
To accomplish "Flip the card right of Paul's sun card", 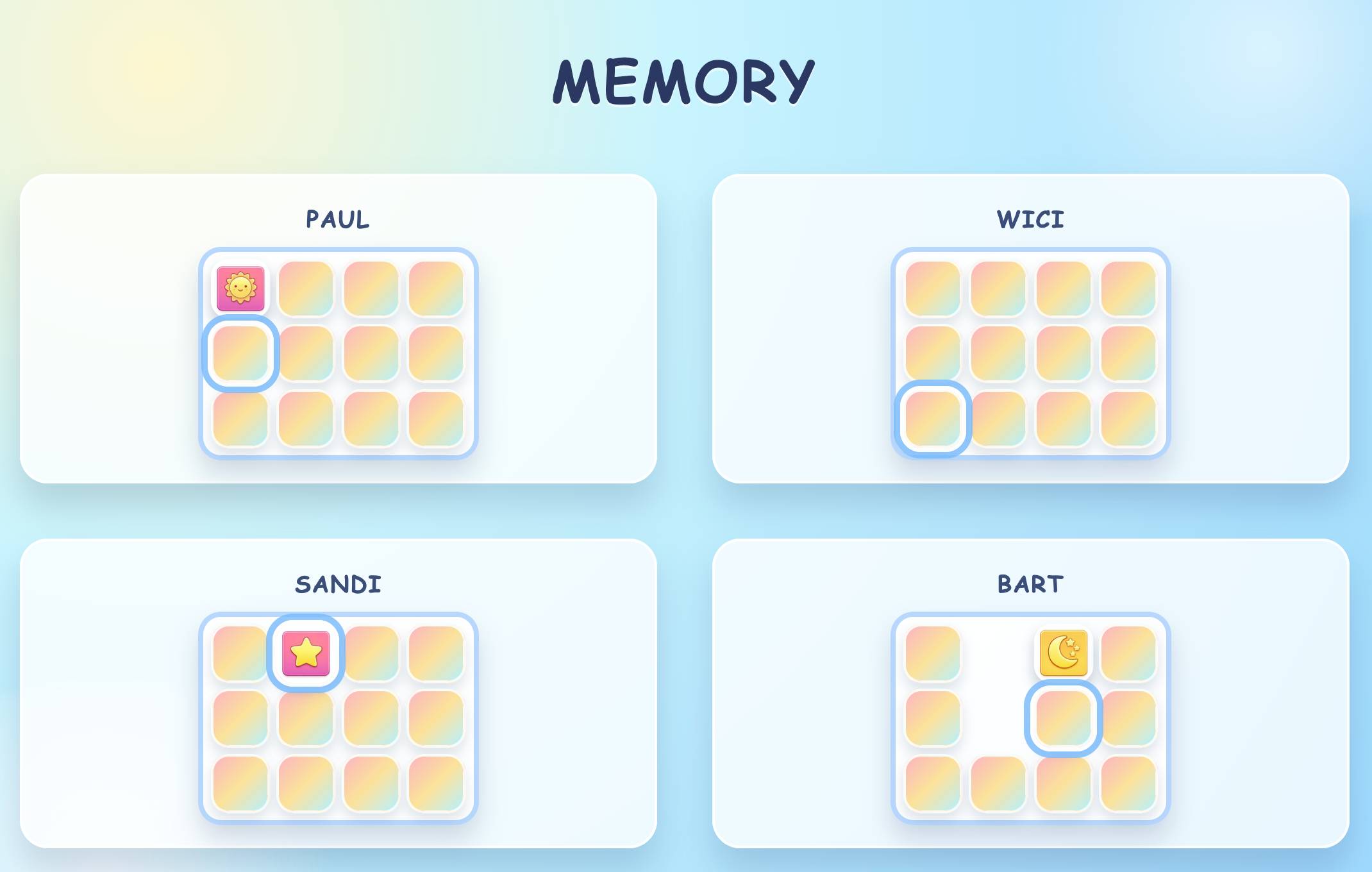I will (x=306, y=287).
